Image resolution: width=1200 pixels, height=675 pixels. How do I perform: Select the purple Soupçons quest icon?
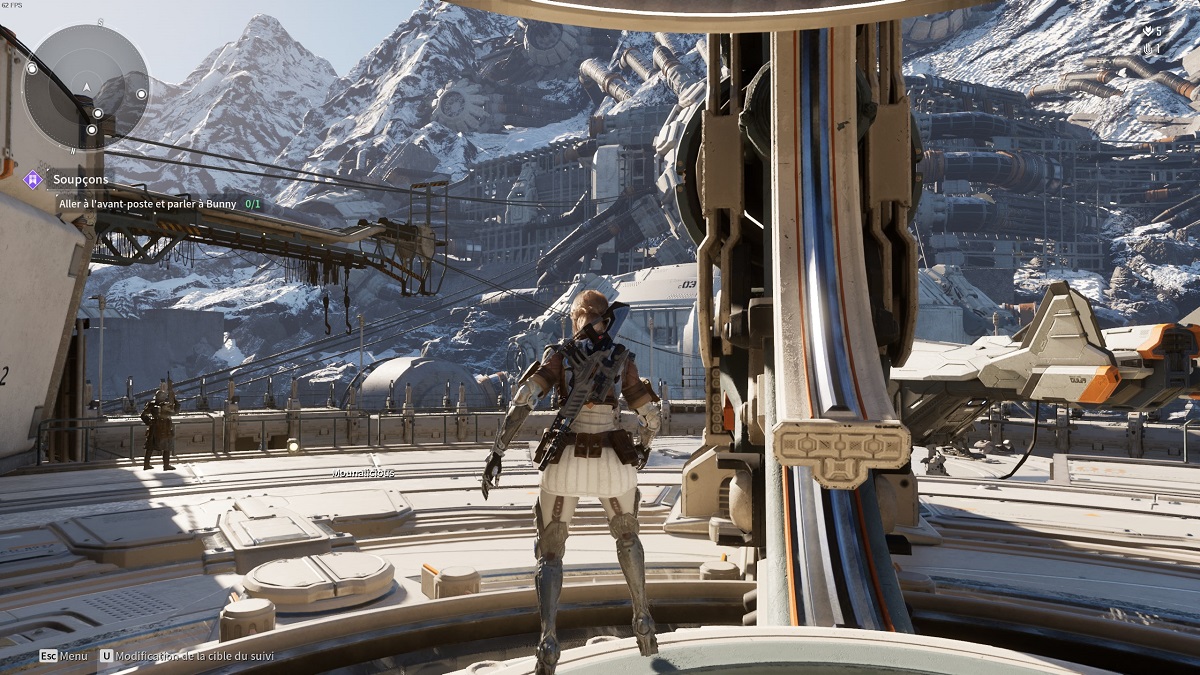click(x=33, y=179)
